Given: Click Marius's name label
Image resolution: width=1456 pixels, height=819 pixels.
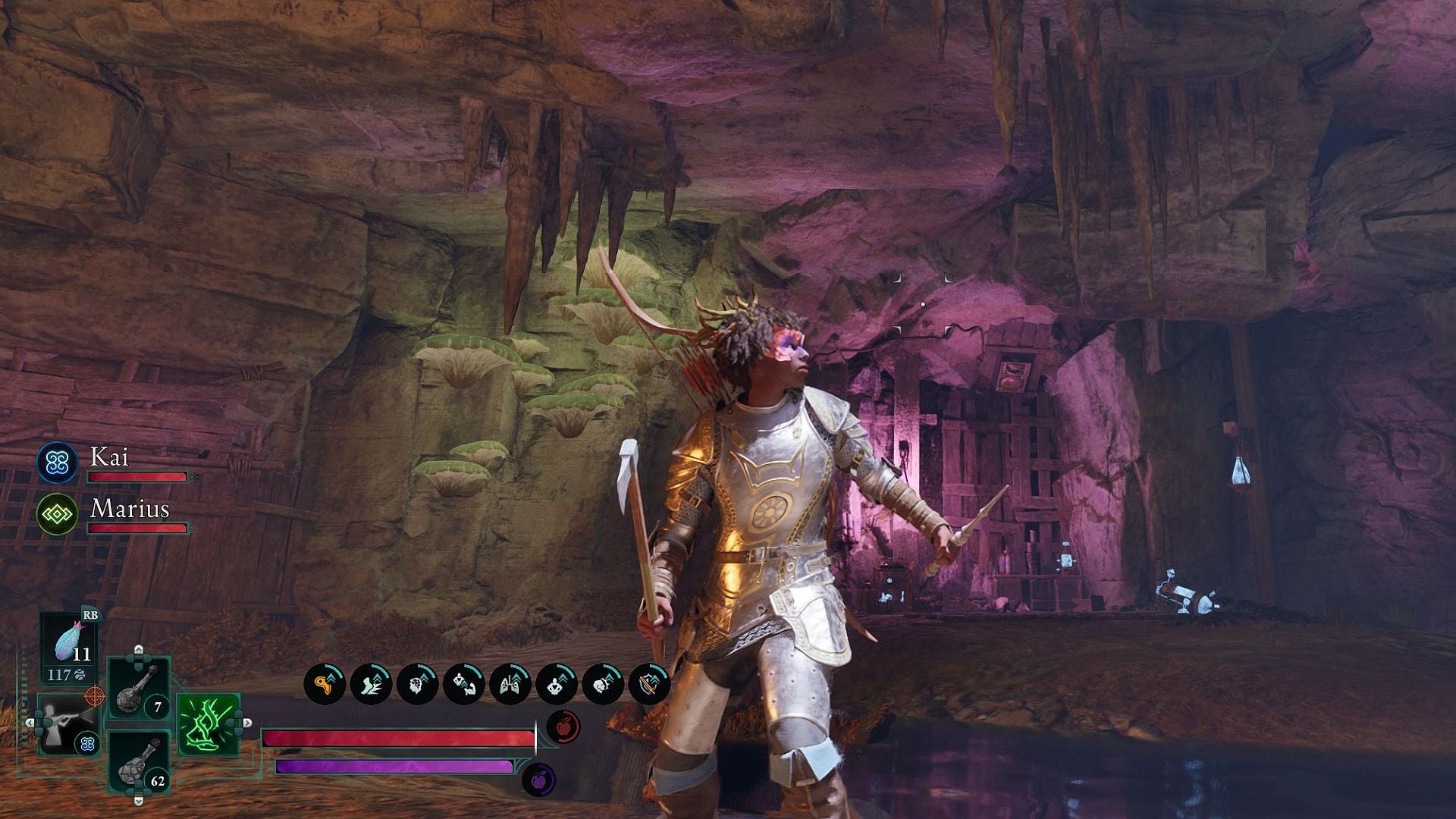Looking at the screenshot, I should click(128, 510).
